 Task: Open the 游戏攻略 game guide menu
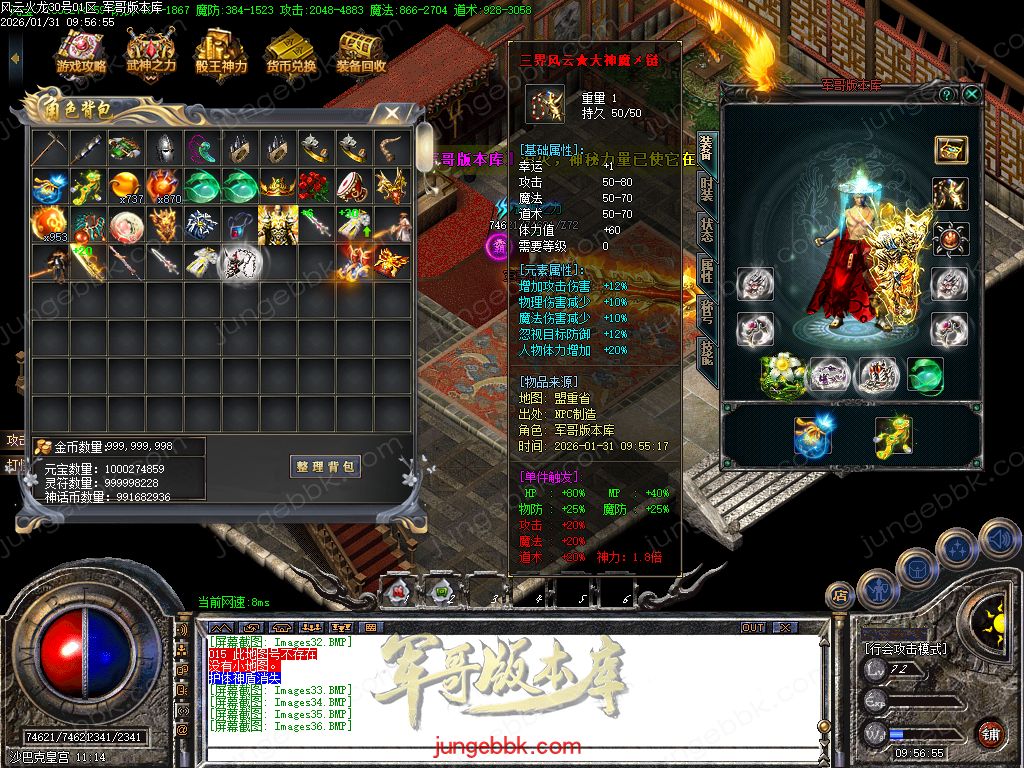81,54
